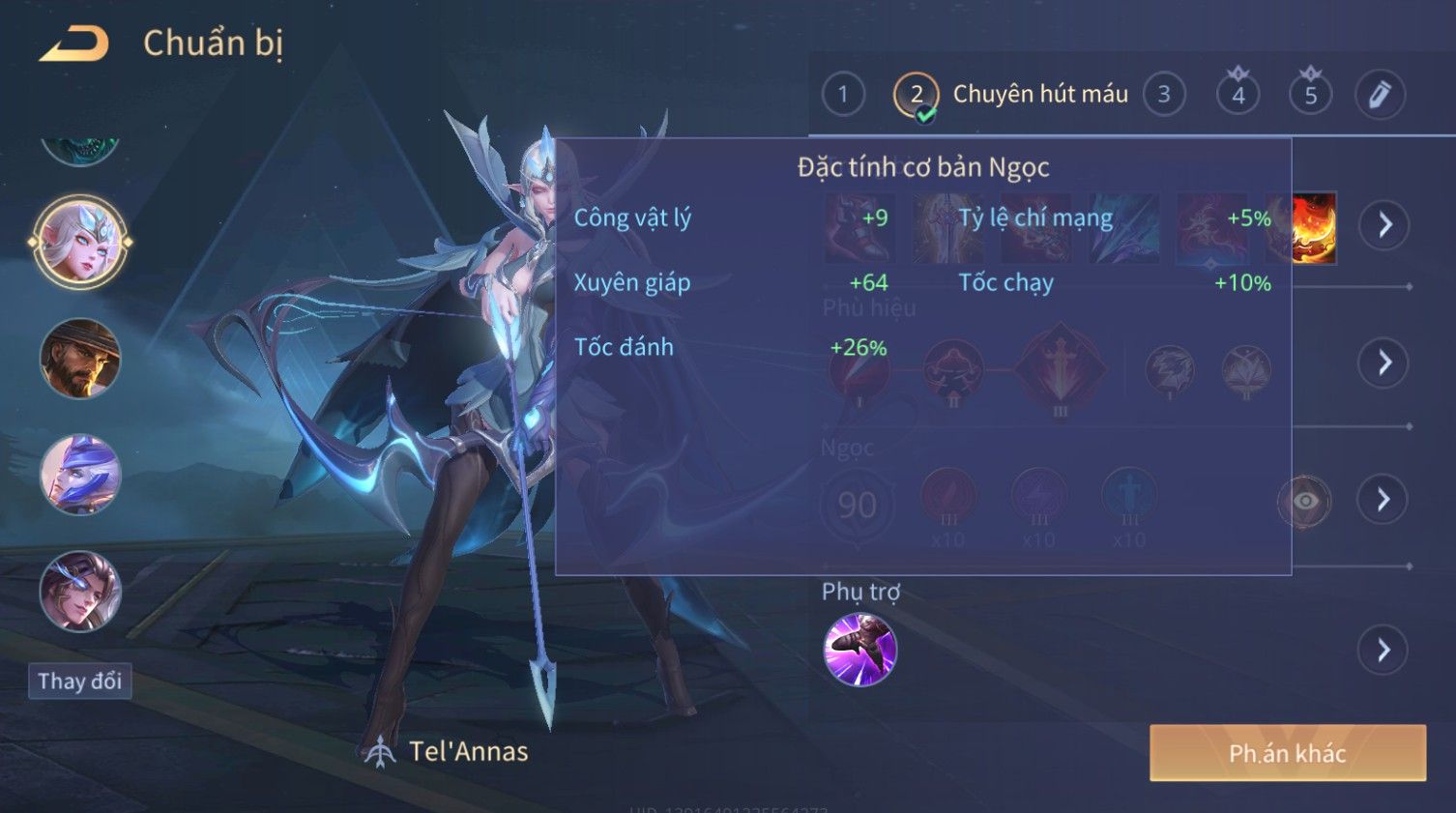Choose the blue-haired hero portrait
Viewport: 1456px width, 813px height.
[x=80, y=475]
